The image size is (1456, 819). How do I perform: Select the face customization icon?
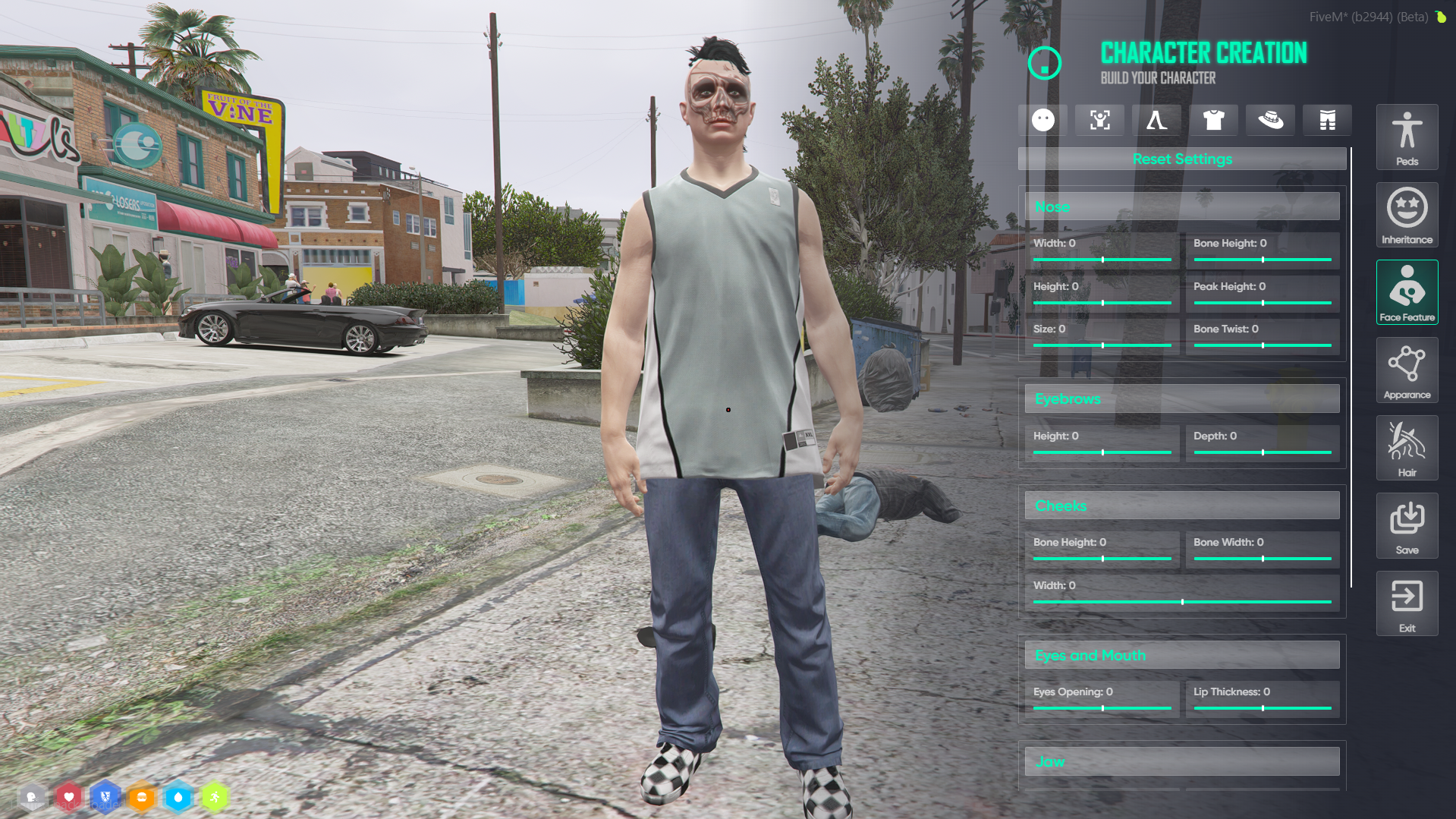click(1043, 120)
